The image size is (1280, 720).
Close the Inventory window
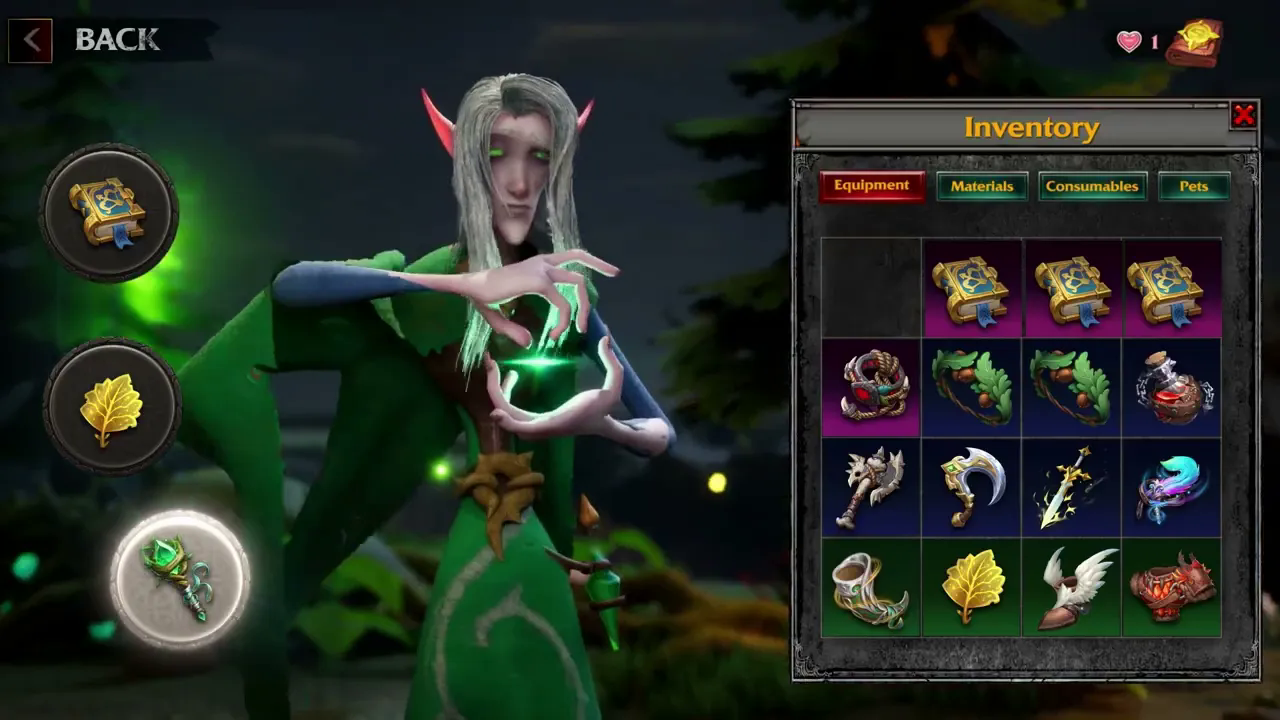[1243, 116]
